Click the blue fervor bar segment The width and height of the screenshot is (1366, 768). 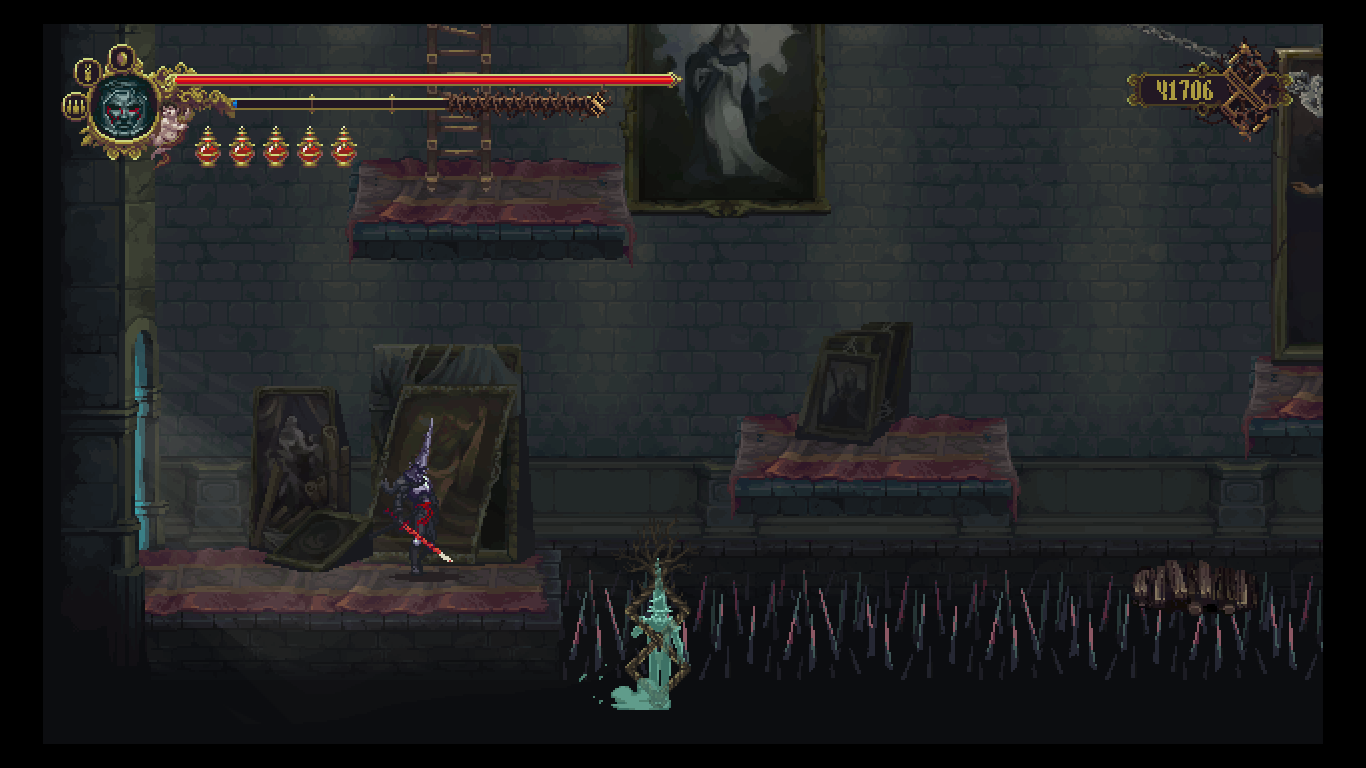pos(235,103)
